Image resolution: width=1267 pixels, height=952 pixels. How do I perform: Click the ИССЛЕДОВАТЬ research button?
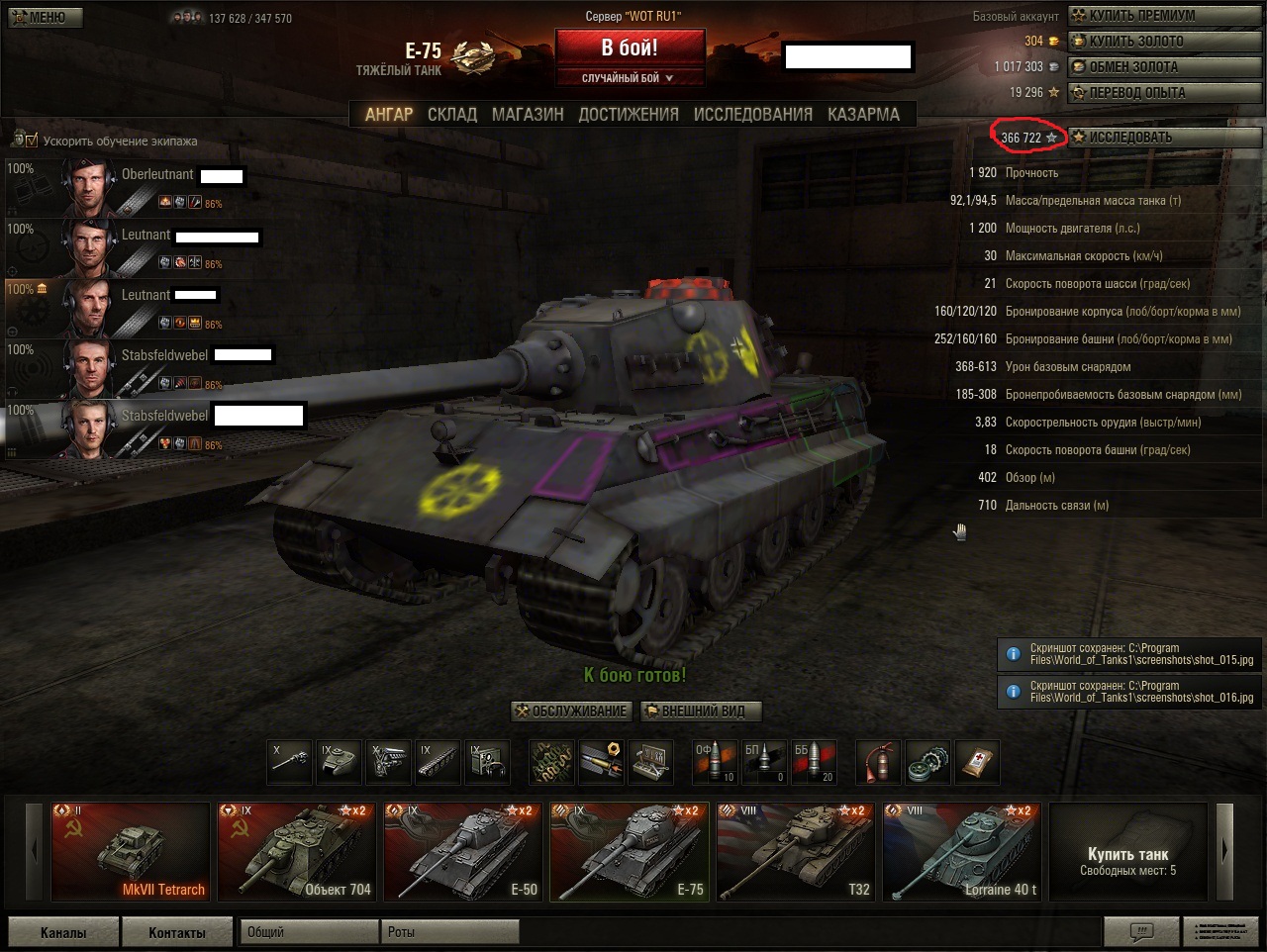tap(1165, 138)
